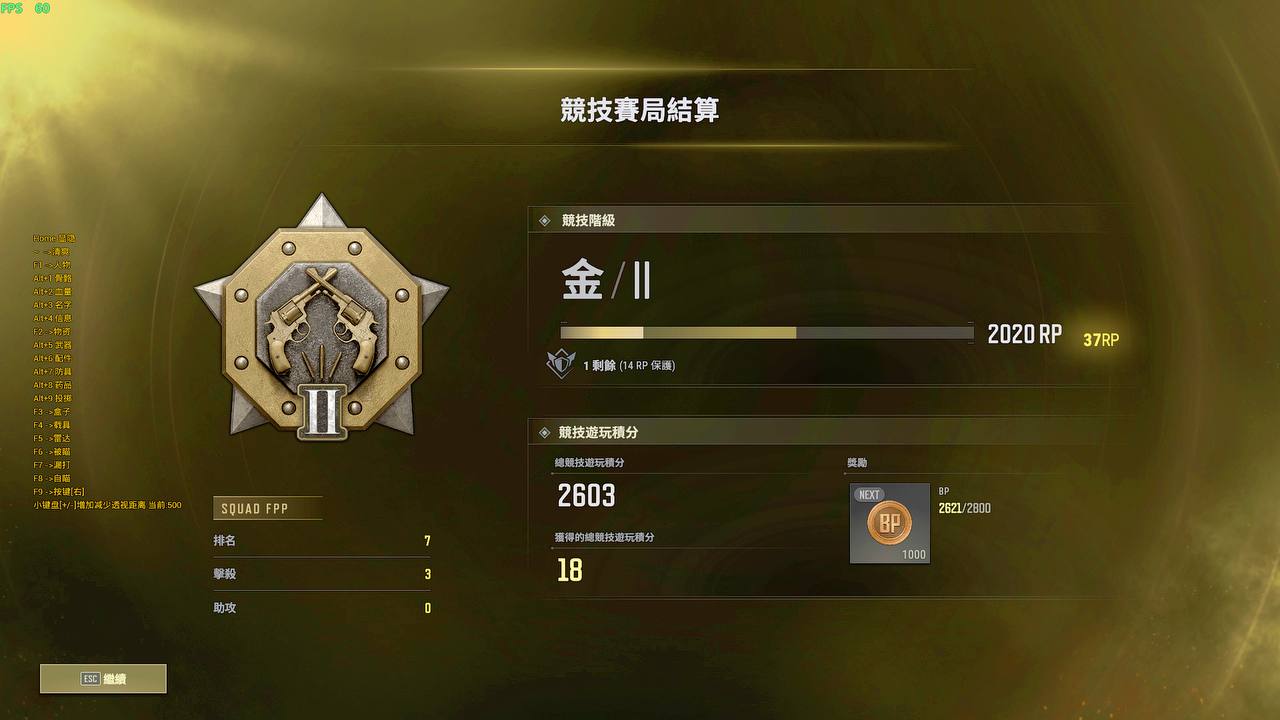Image resolution: width=1280 pixels, height=720 pixels.
Task: Click the yellow 37RP gain indicator
Action: 1099,341
